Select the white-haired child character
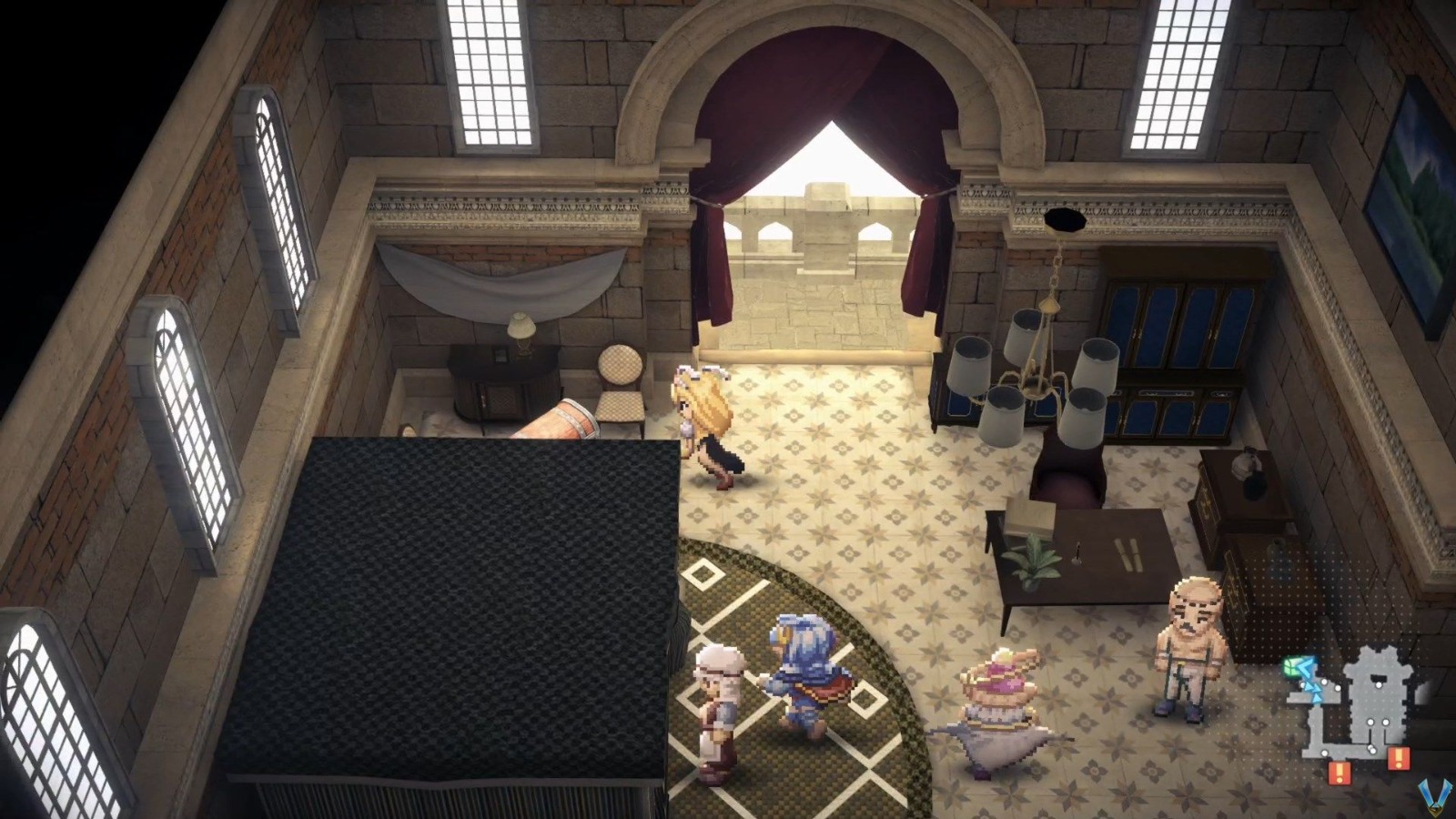The width and height of the screenshot is (1456, 819). (719, 710)
